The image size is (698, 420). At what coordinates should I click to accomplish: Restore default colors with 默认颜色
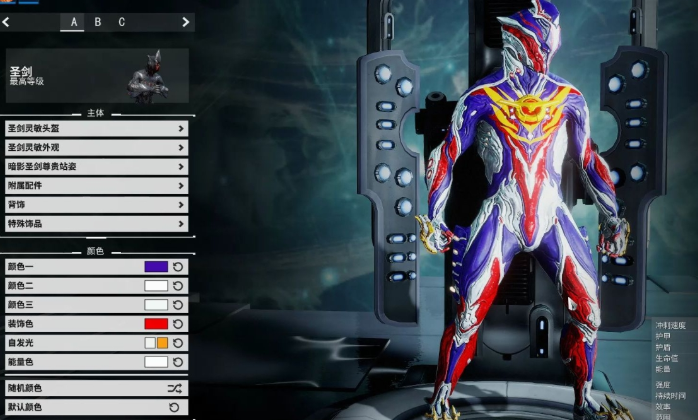click(x=96, y=408)
